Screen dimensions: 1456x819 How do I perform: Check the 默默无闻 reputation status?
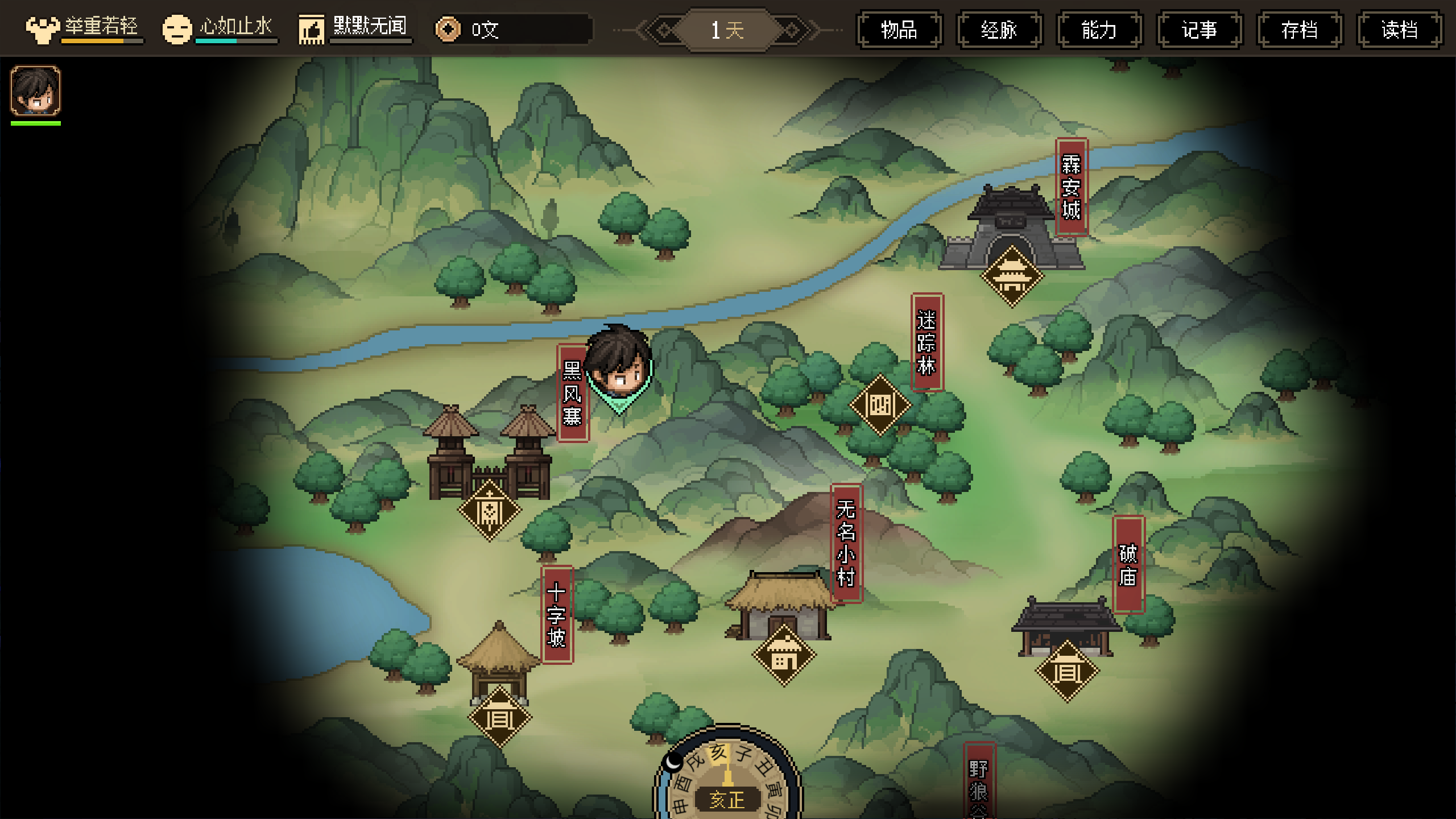click(312, 29)
